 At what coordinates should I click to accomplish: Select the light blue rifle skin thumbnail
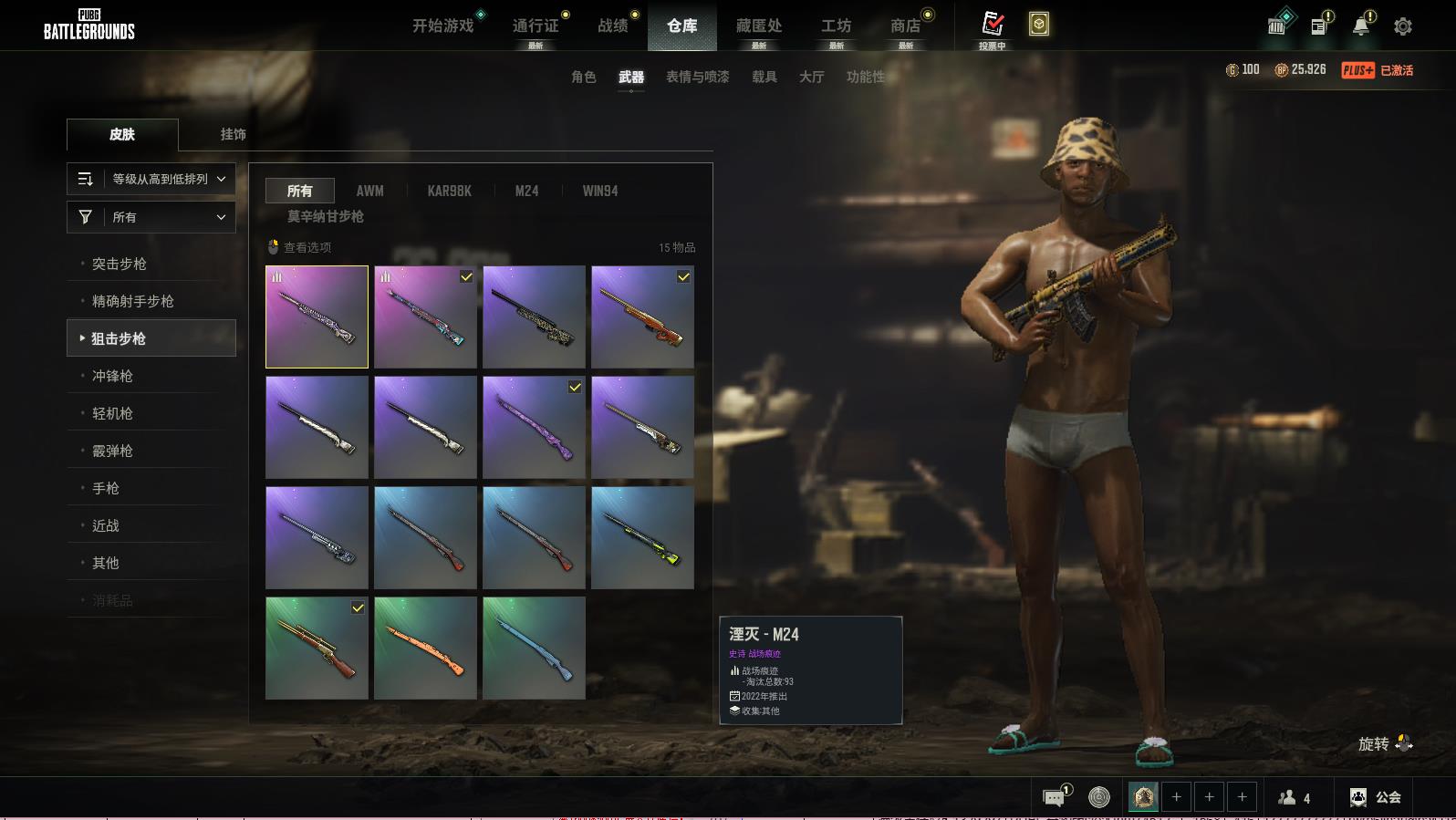click(x=534, y=648)
